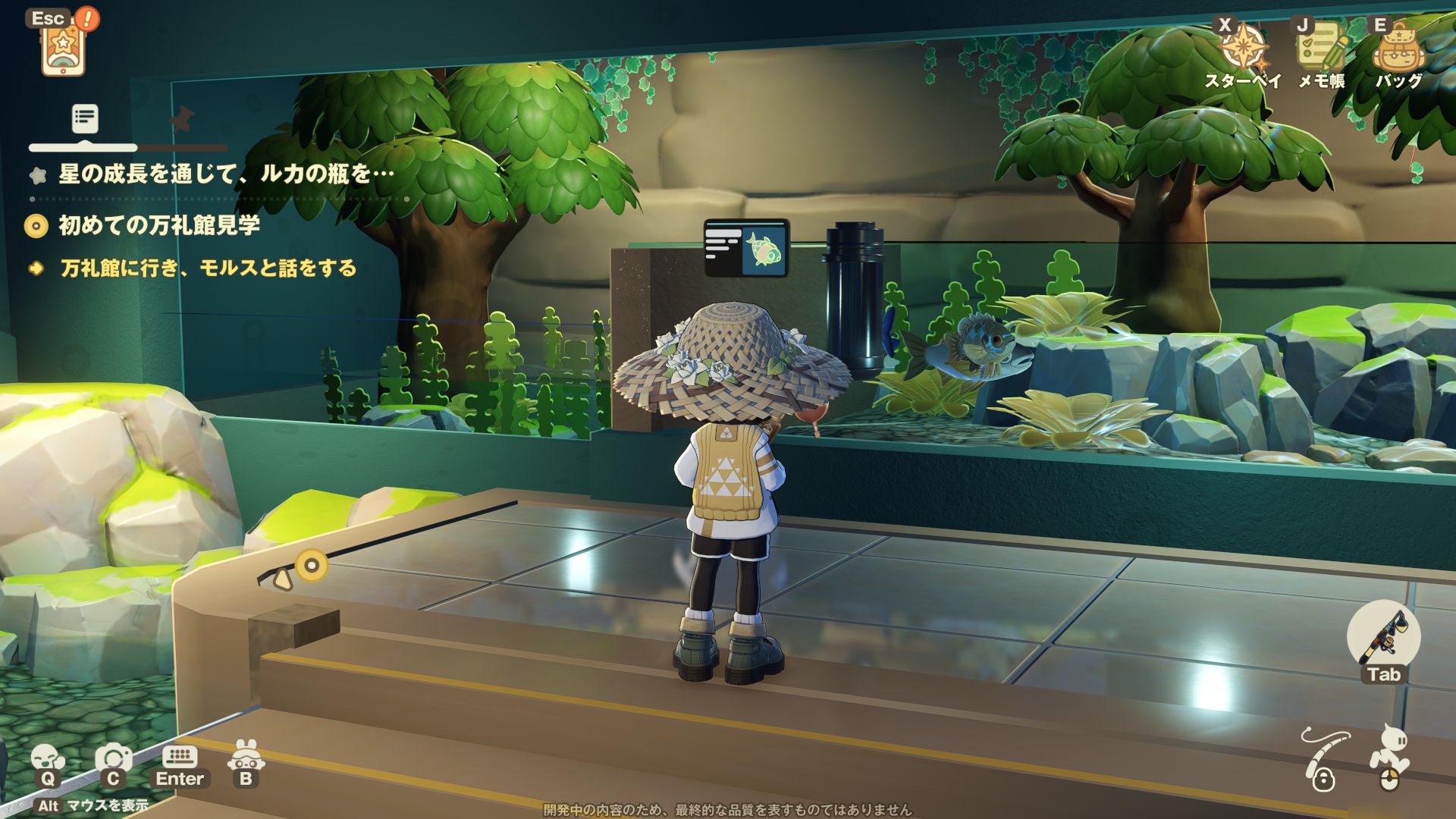Click the running character action icon
The height and width of the screenshot is (819, 1456).
(x=1389, y=755)
